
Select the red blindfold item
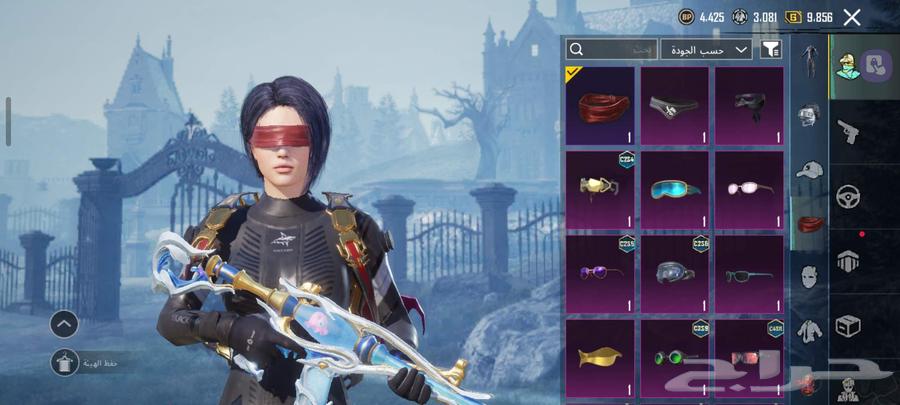(600, 105)
